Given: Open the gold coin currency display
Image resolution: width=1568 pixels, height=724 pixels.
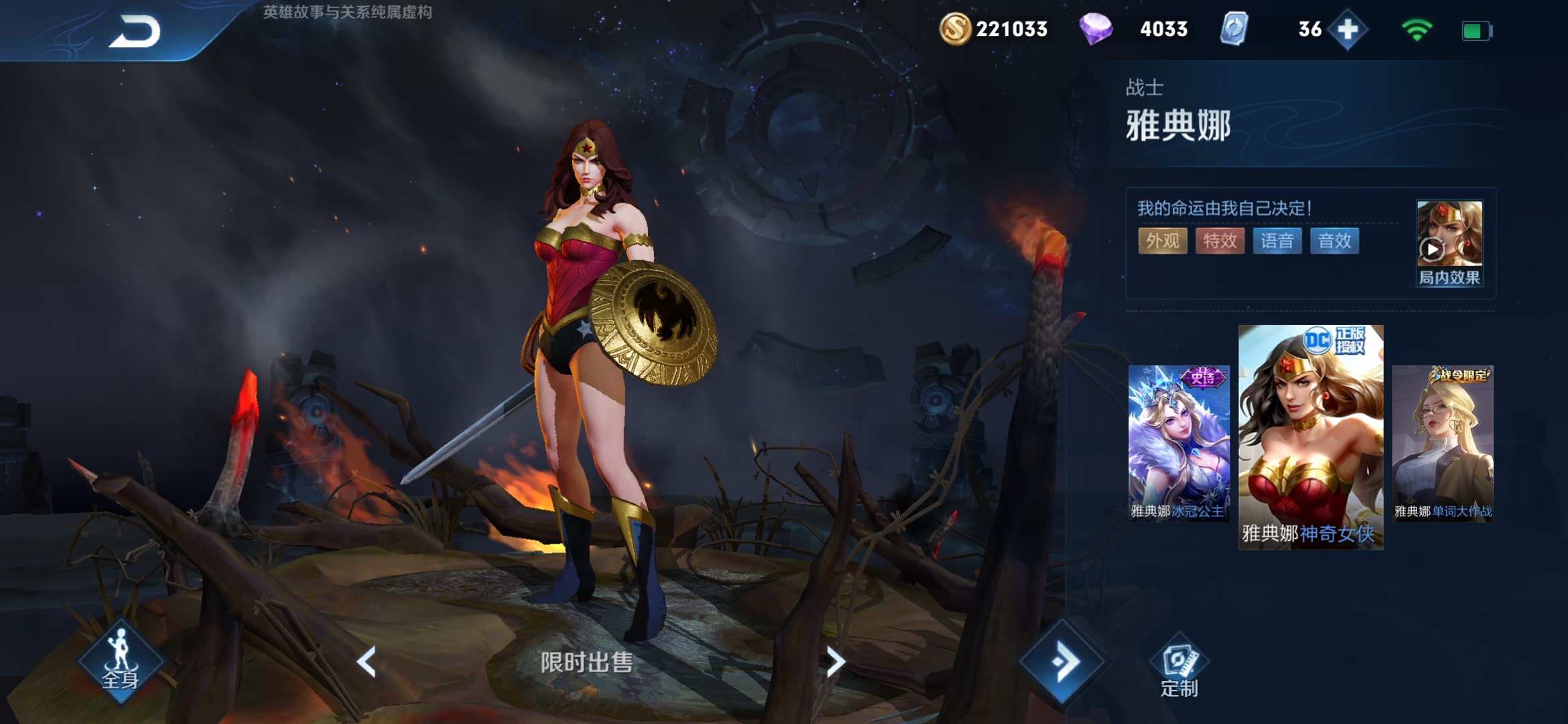Looking at the screenshot, I should (x=994, y=29).
